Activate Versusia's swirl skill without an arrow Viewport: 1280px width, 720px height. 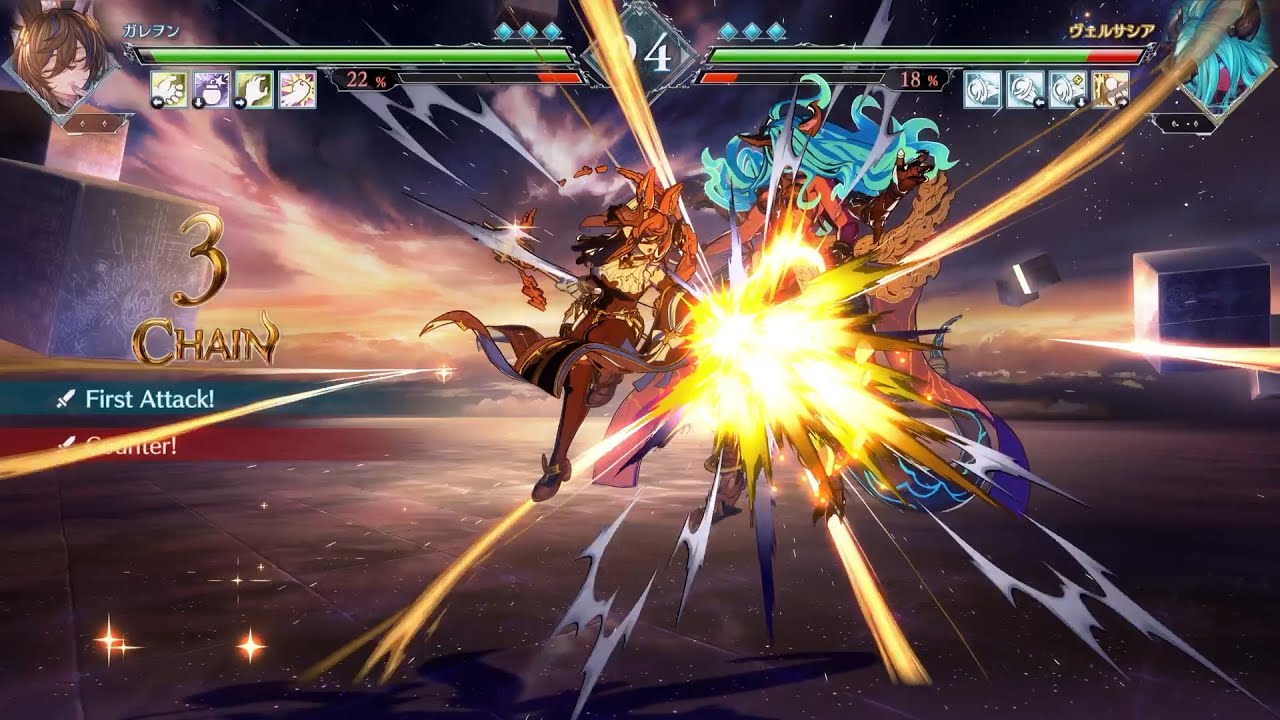pyautogui.click(x=981, y=89)
